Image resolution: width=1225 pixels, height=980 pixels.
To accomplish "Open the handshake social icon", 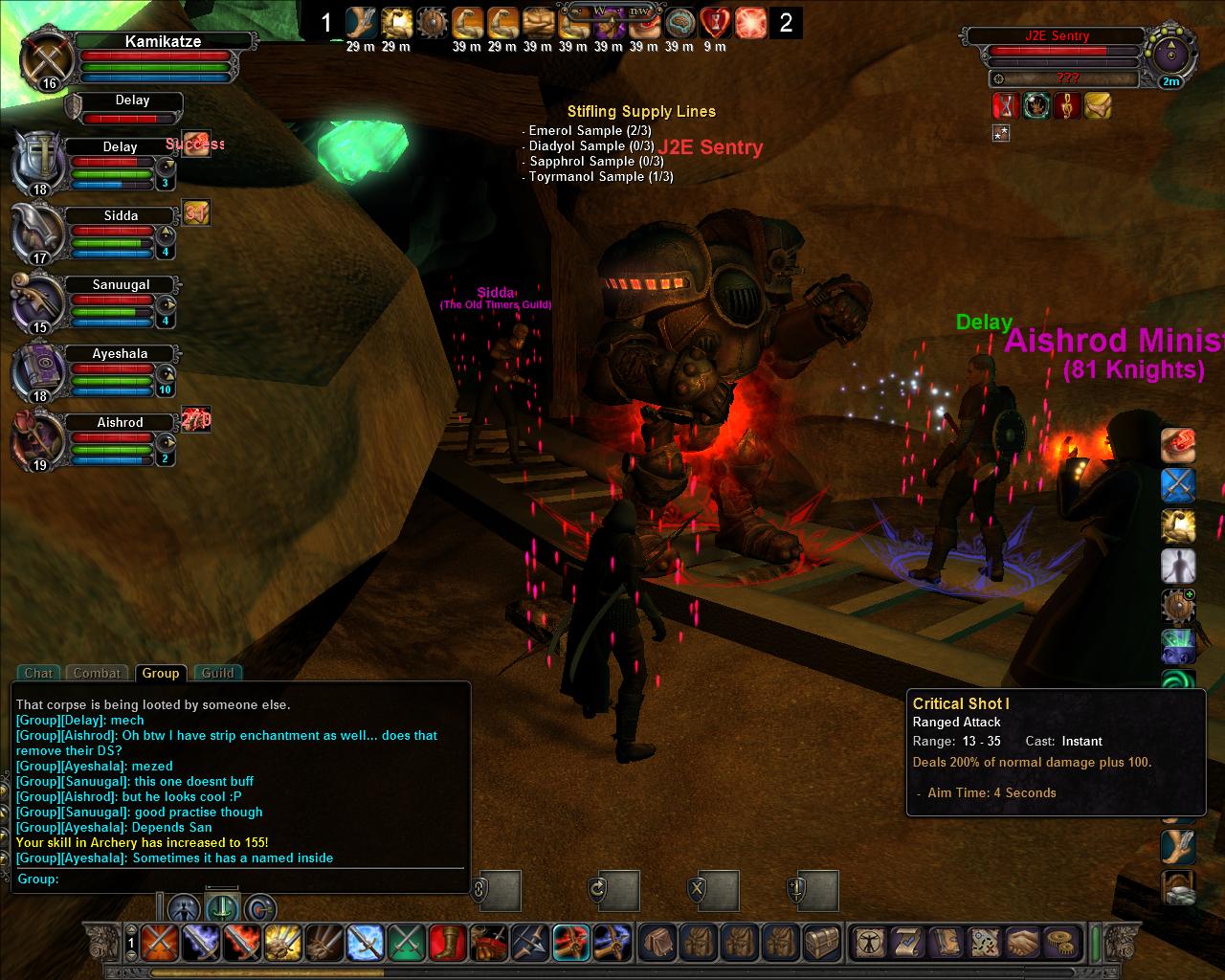I will [x=1023, y=943].
